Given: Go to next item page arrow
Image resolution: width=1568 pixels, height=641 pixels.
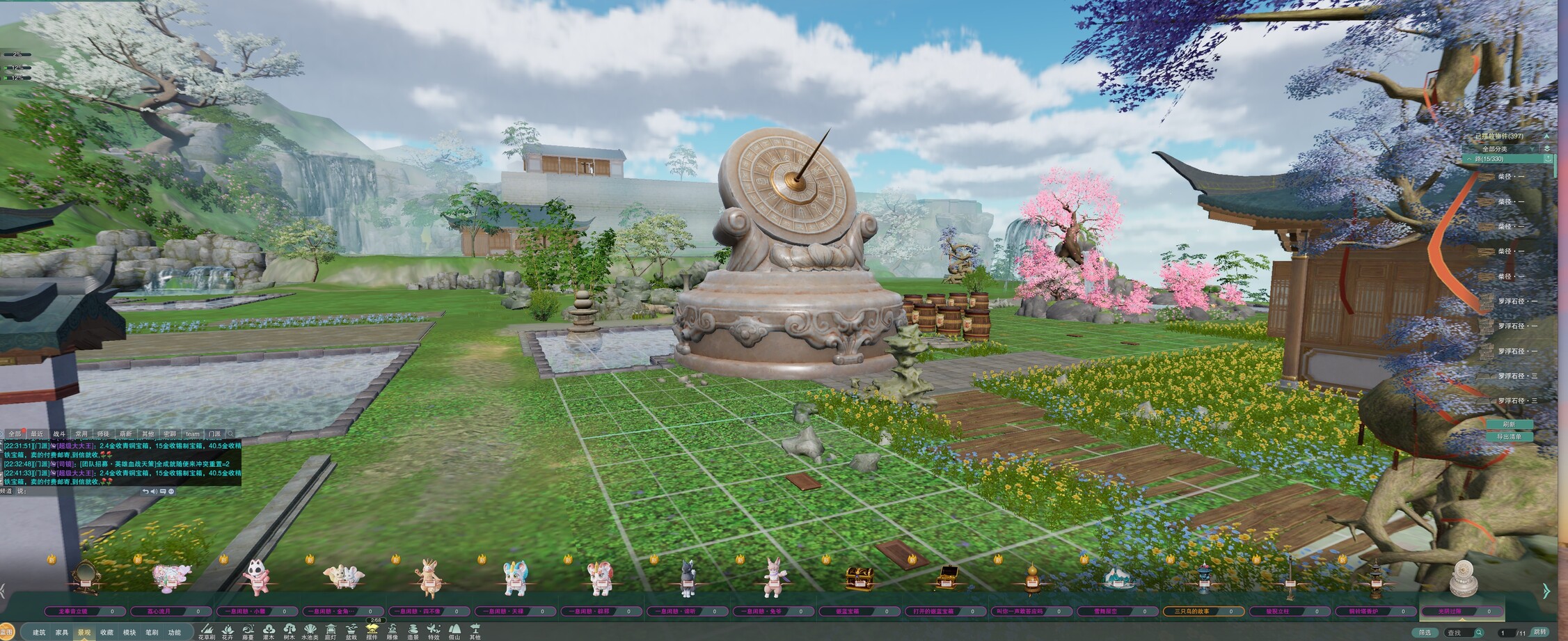Looking at the screenshot, I should coord(1546,591).
